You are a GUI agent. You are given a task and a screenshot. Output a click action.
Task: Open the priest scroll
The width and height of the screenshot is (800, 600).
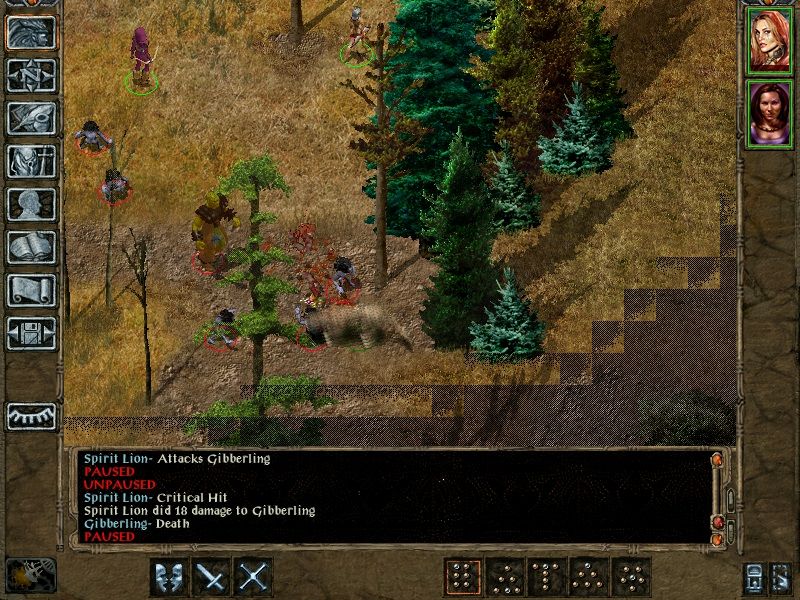coord(31,290)
